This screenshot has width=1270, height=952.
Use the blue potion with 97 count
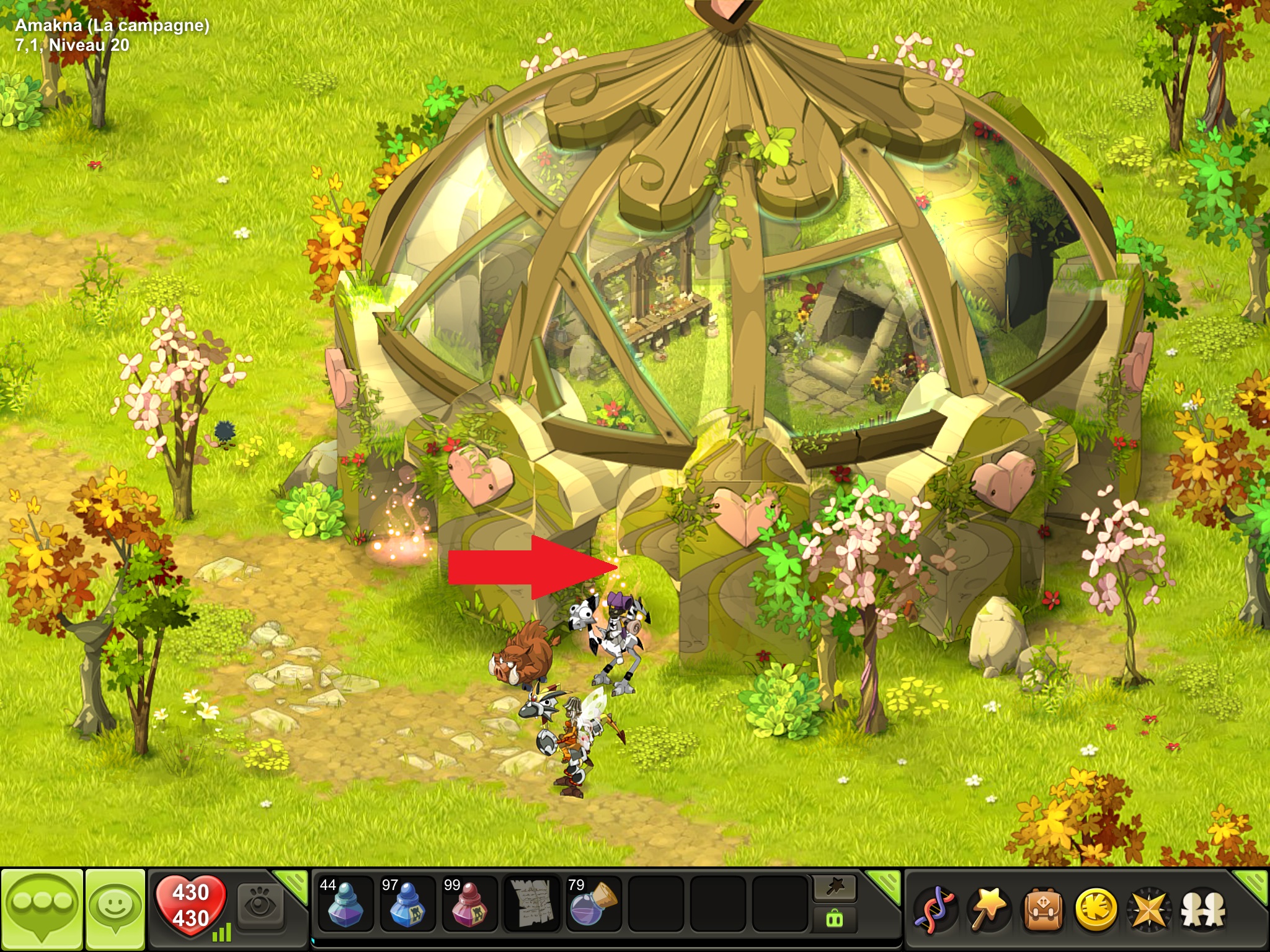point(407,904)
